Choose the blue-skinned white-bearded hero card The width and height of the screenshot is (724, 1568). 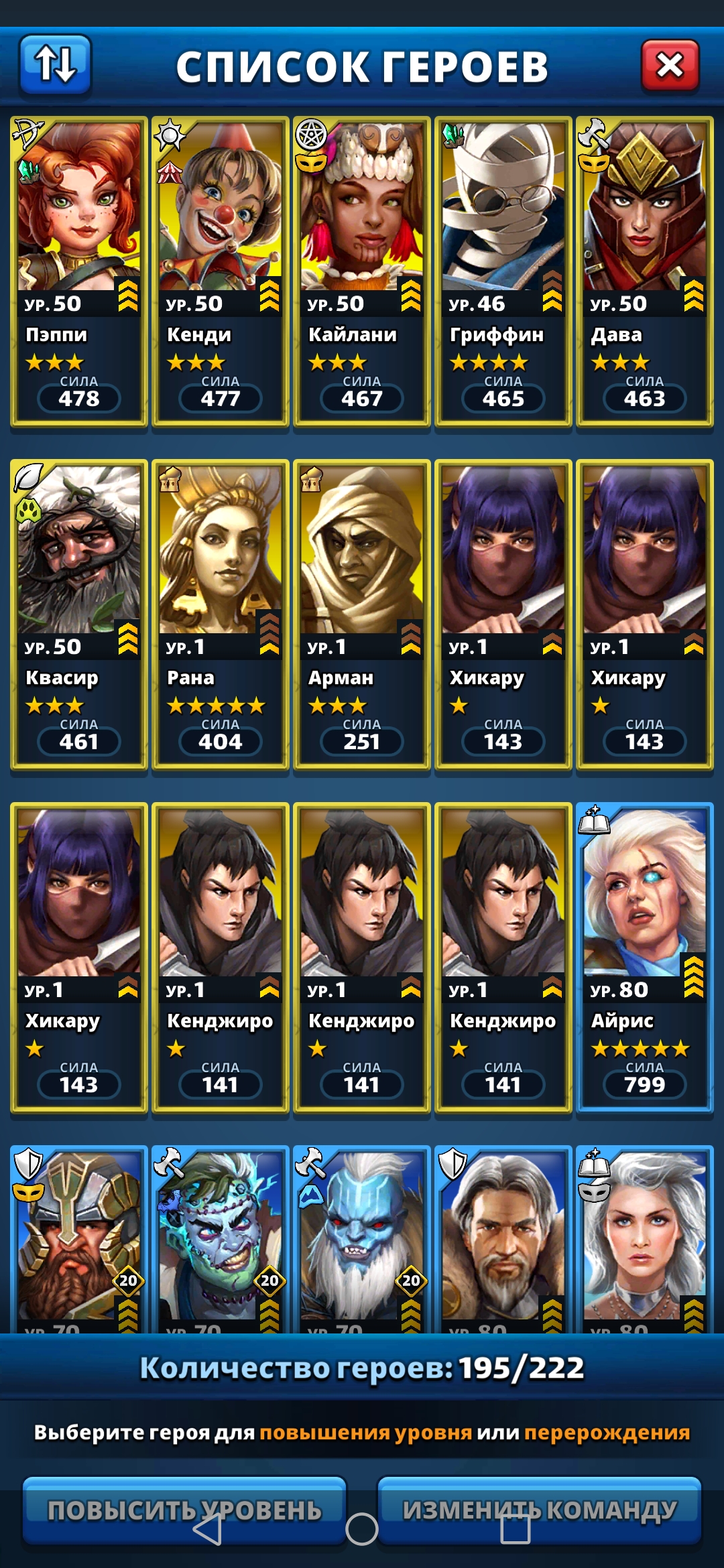pos(362,1240)
